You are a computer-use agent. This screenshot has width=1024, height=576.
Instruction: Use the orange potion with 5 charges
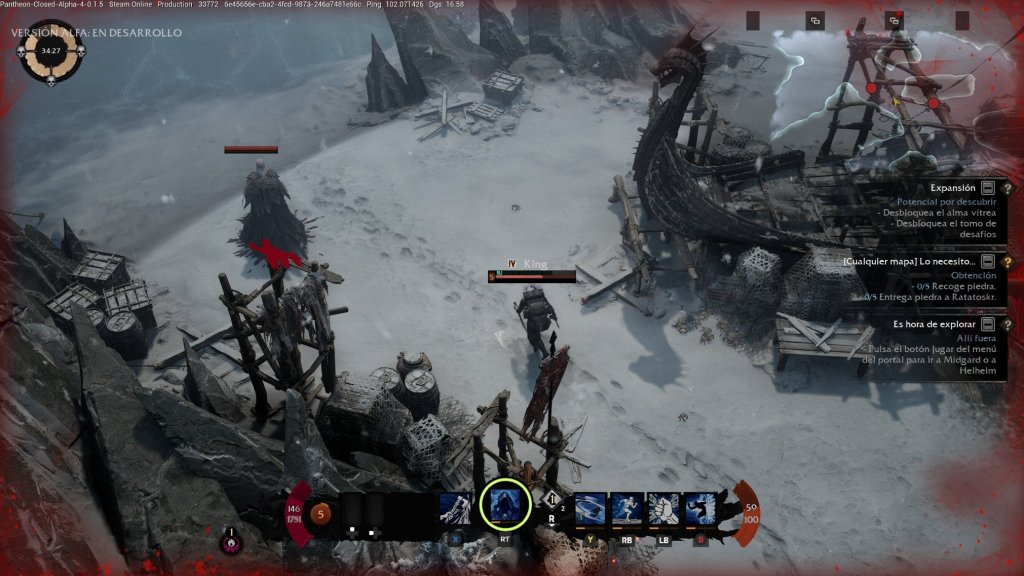point(321,515)
